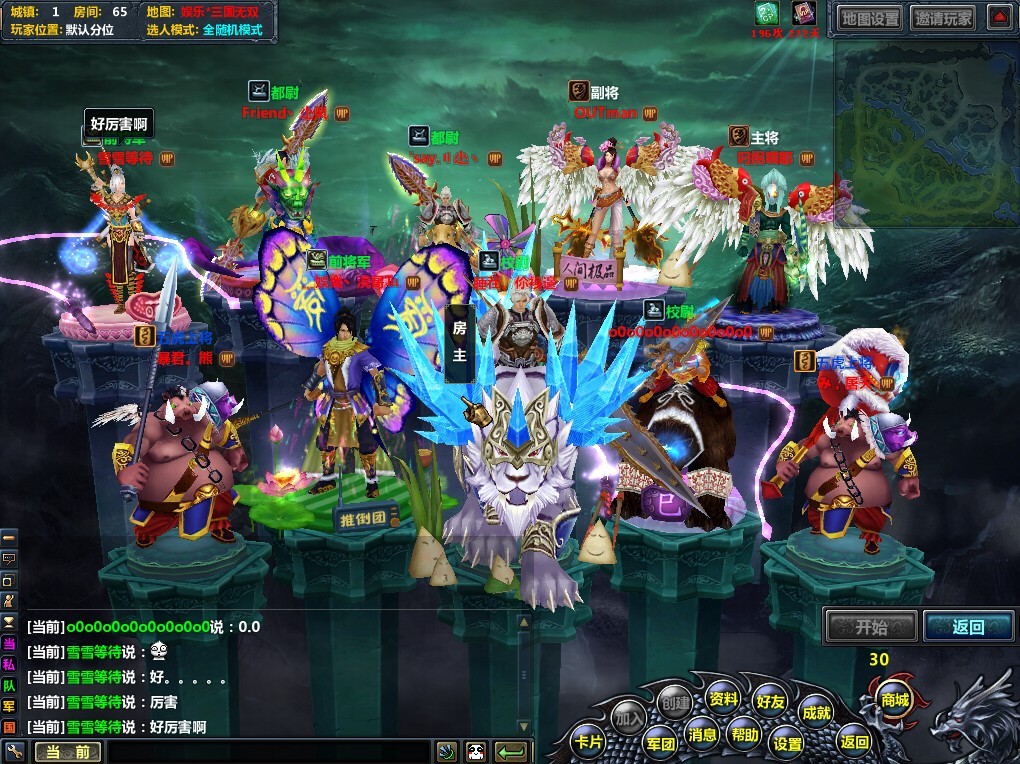
Task: Open the 帮助 help menu
Action: pyautogui.click(x=744, y=733)
